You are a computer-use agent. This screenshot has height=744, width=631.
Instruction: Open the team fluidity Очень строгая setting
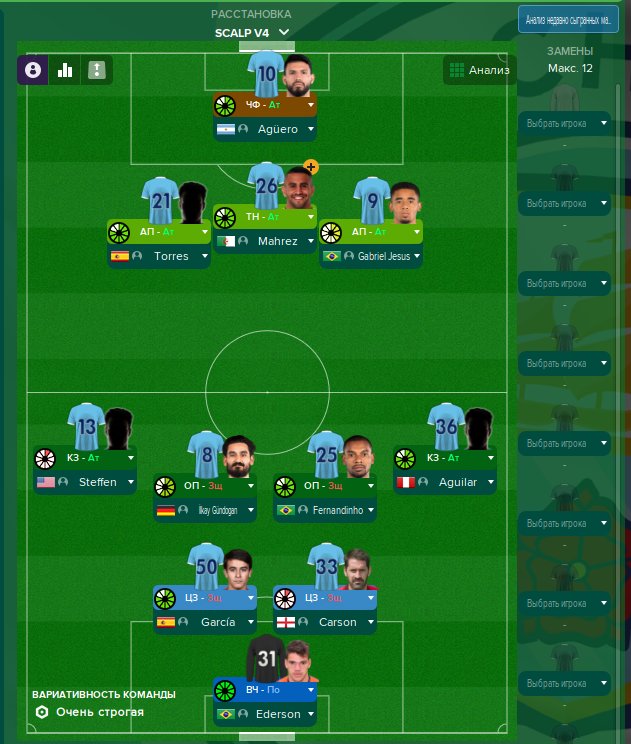90,712
